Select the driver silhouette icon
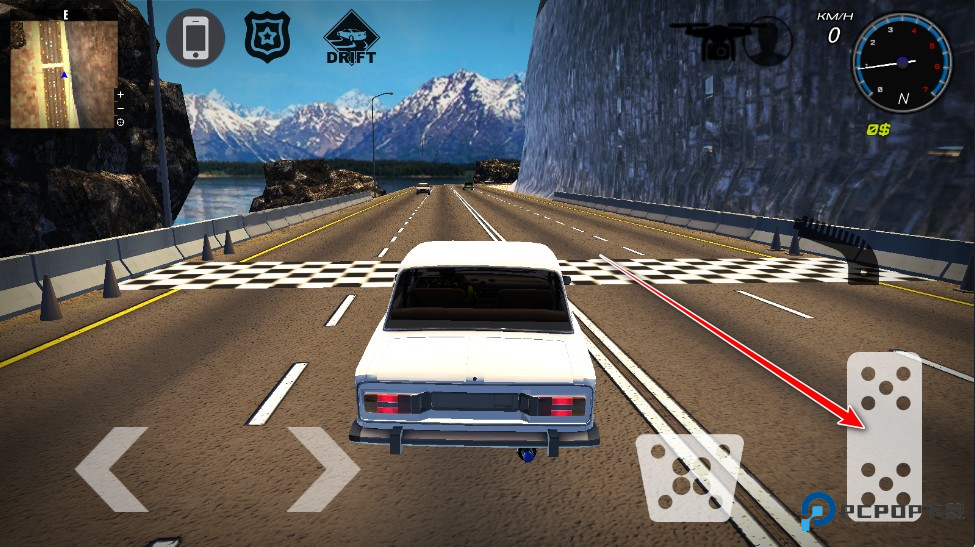975x547 pixels. pyautogui.click(x=768, y=41)
